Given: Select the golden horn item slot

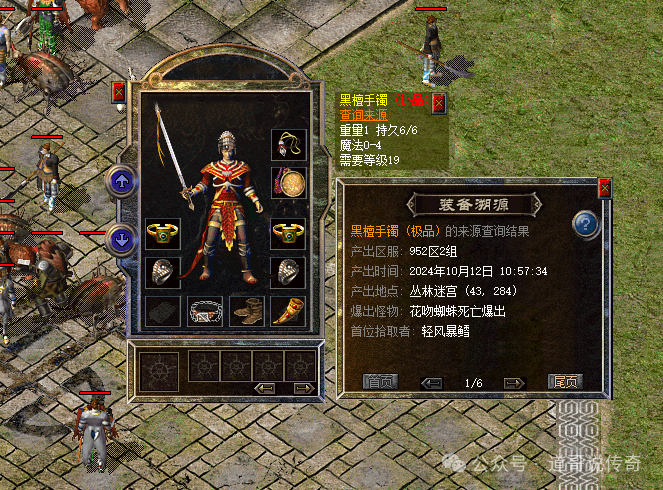Looking at the screenshot, I should 289,311.
